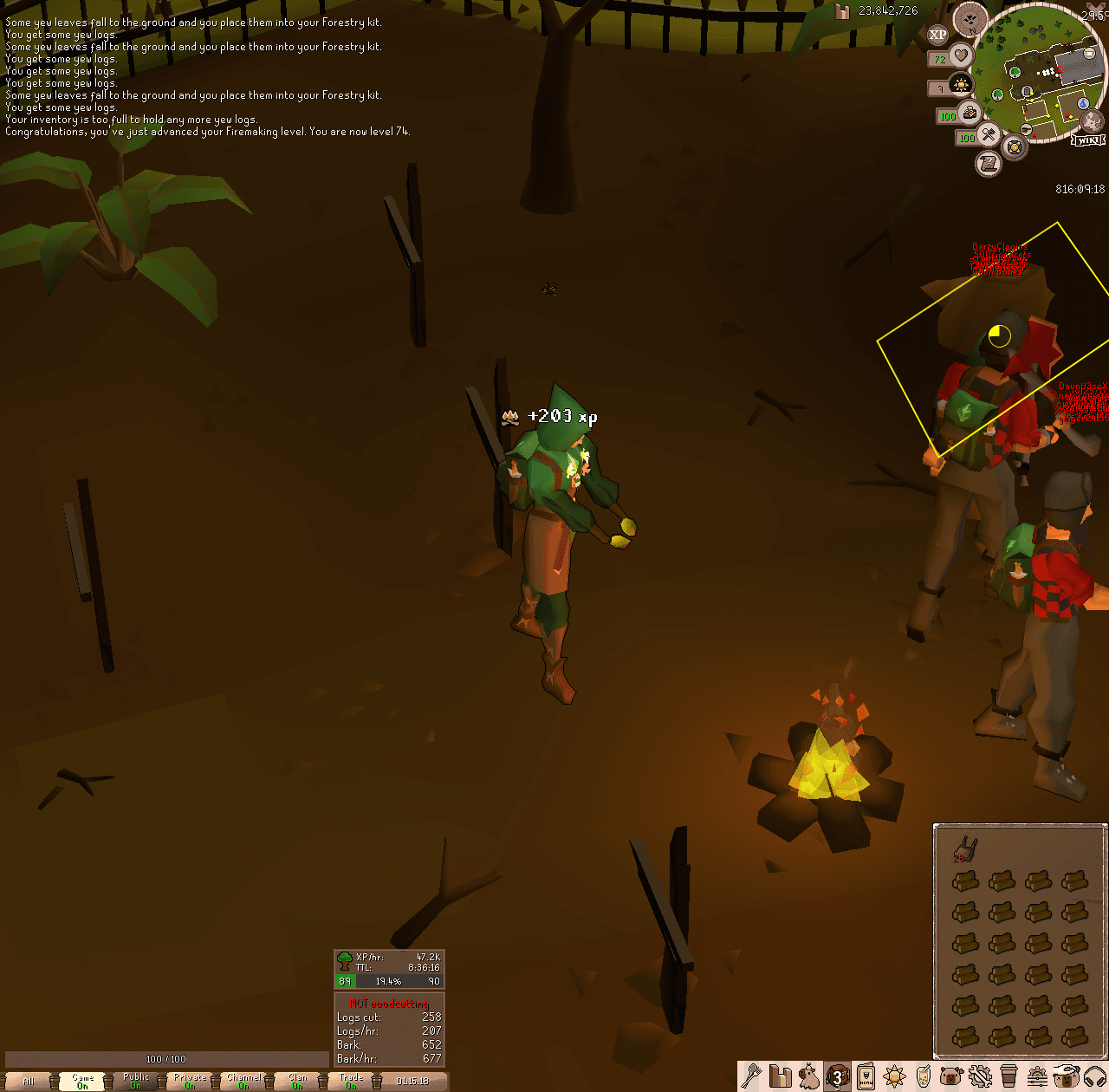Open the equipment menu book icon
This screenshot has width=1109, height=1092.
click(865, 1077)
